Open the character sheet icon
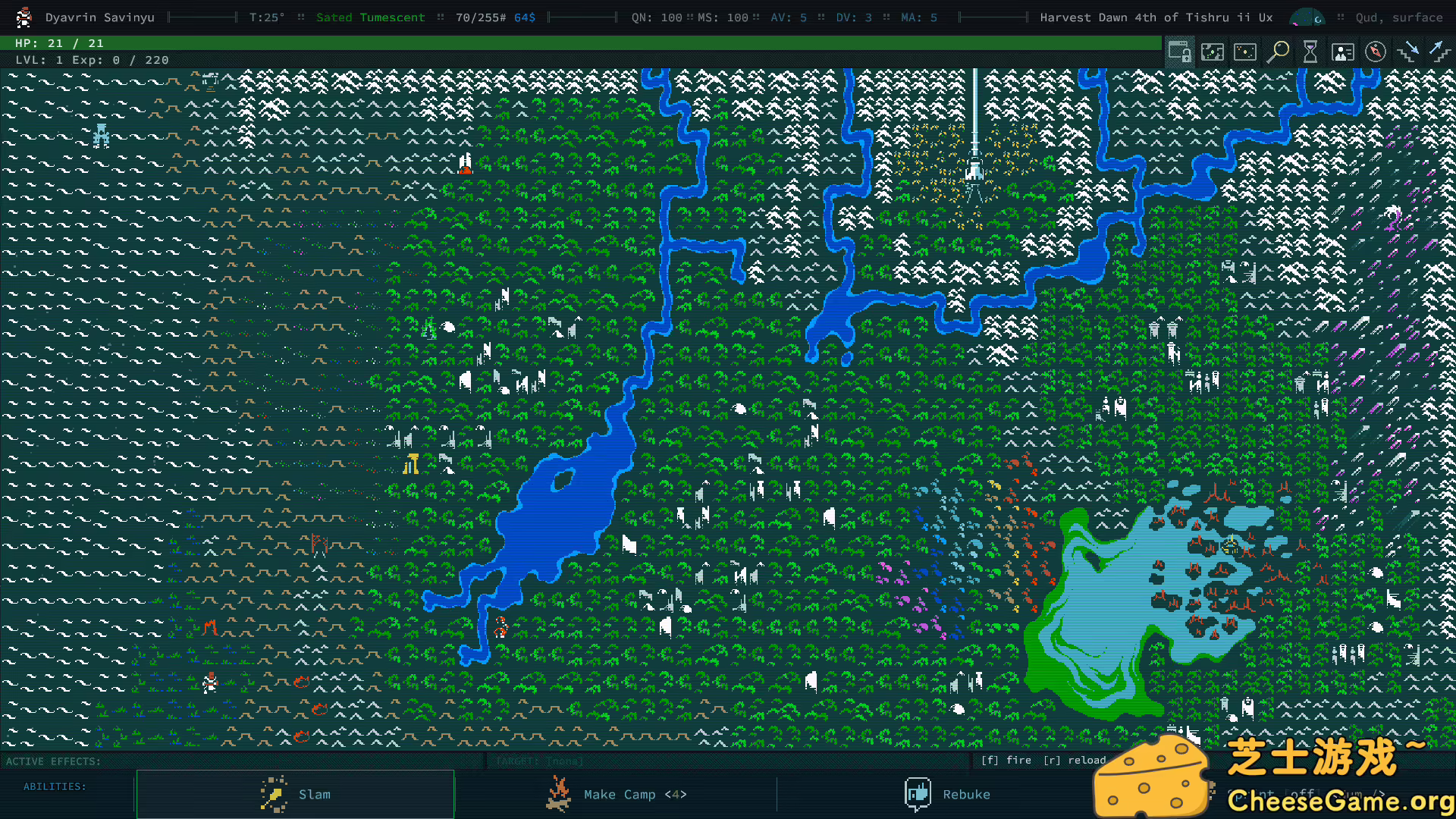This screenshot has width=1456, height=819. pyautogui.click(x=1342, y=52)
